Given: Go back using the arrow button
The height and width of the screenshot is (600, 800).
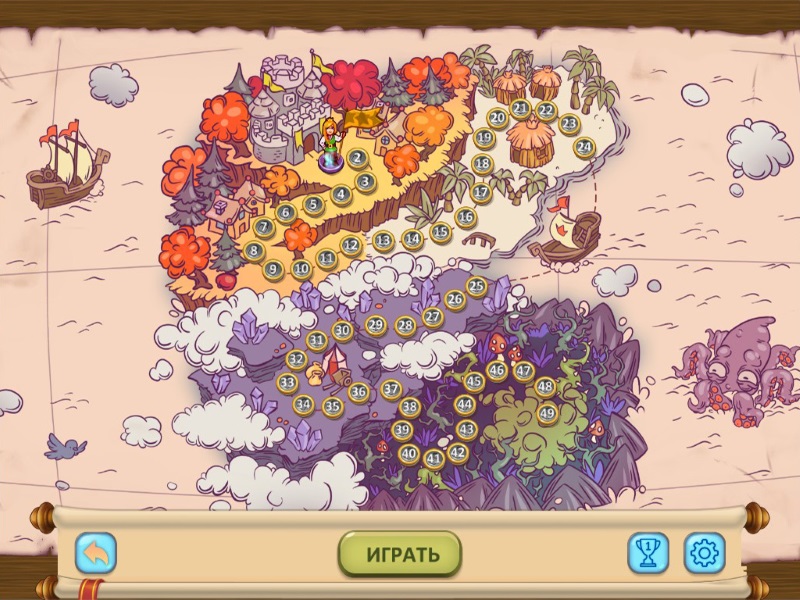Looking at the screenshot, I should point(96,553).
